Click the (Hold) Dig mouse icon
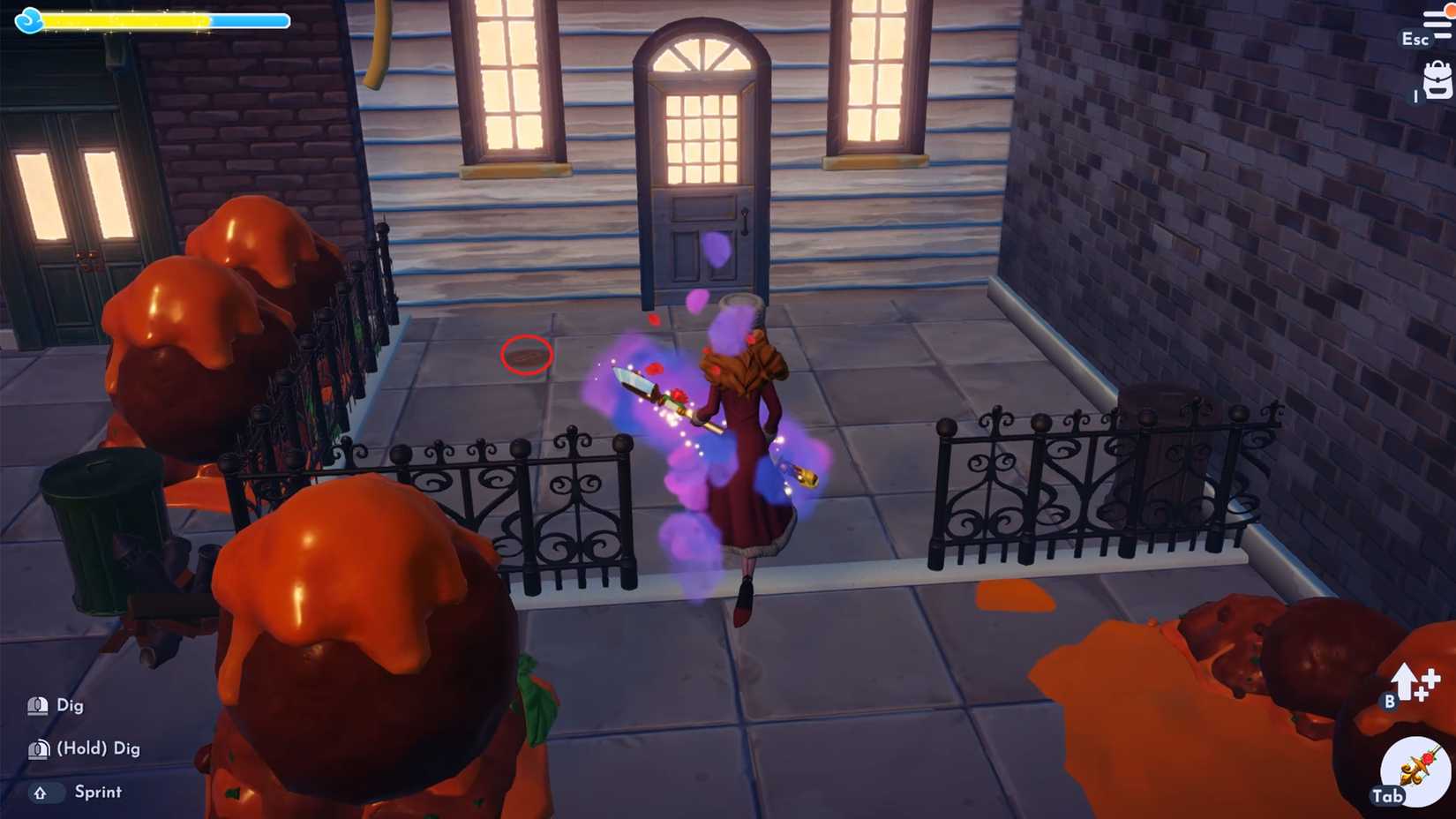Image resolution: width=1456 pixels, height=819 pixels. tap(37, 748)
